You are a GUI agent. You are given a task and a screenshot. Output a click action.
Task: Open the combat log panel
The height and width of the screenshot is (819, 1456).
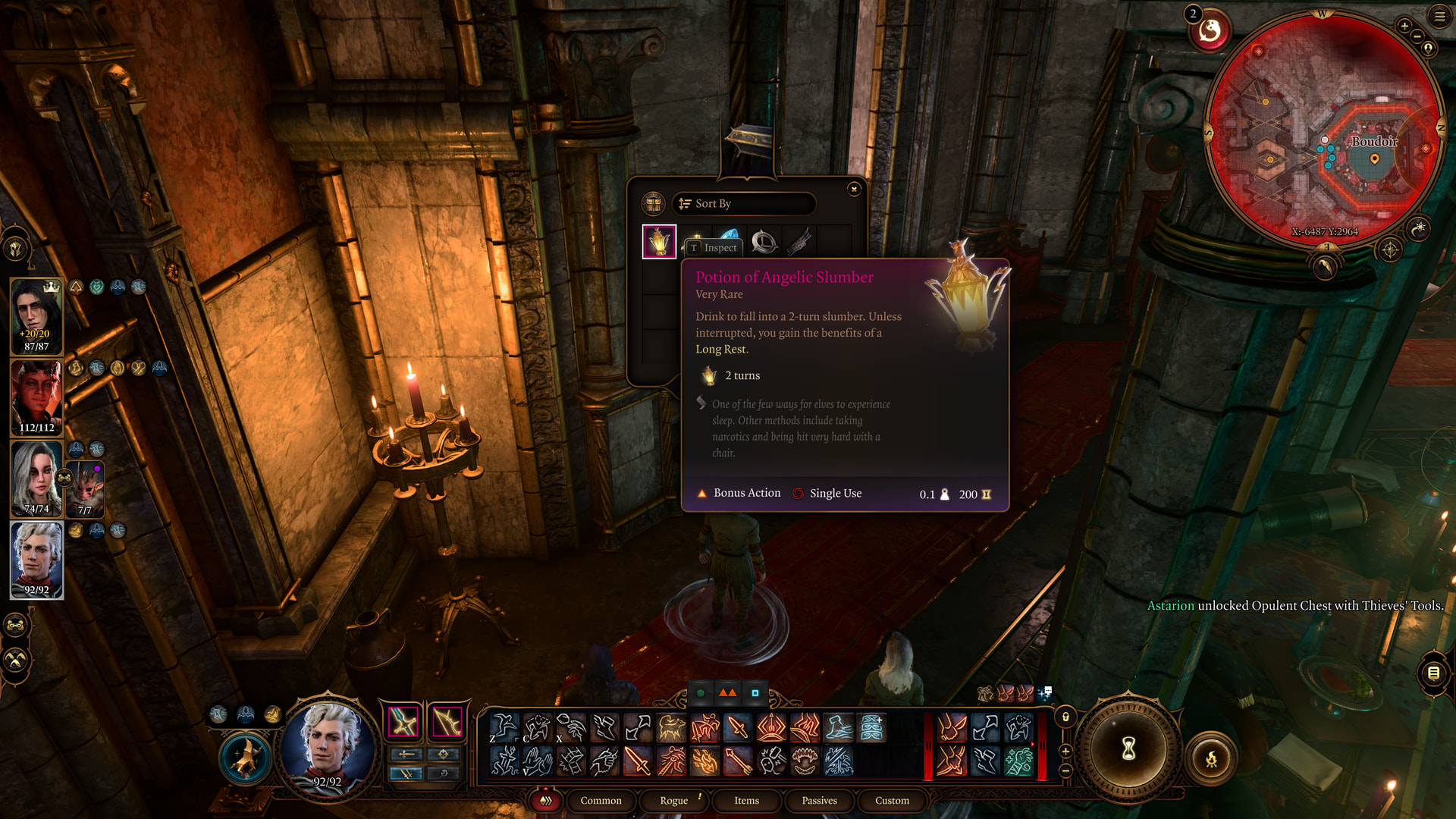click(x=1433, y=673)
